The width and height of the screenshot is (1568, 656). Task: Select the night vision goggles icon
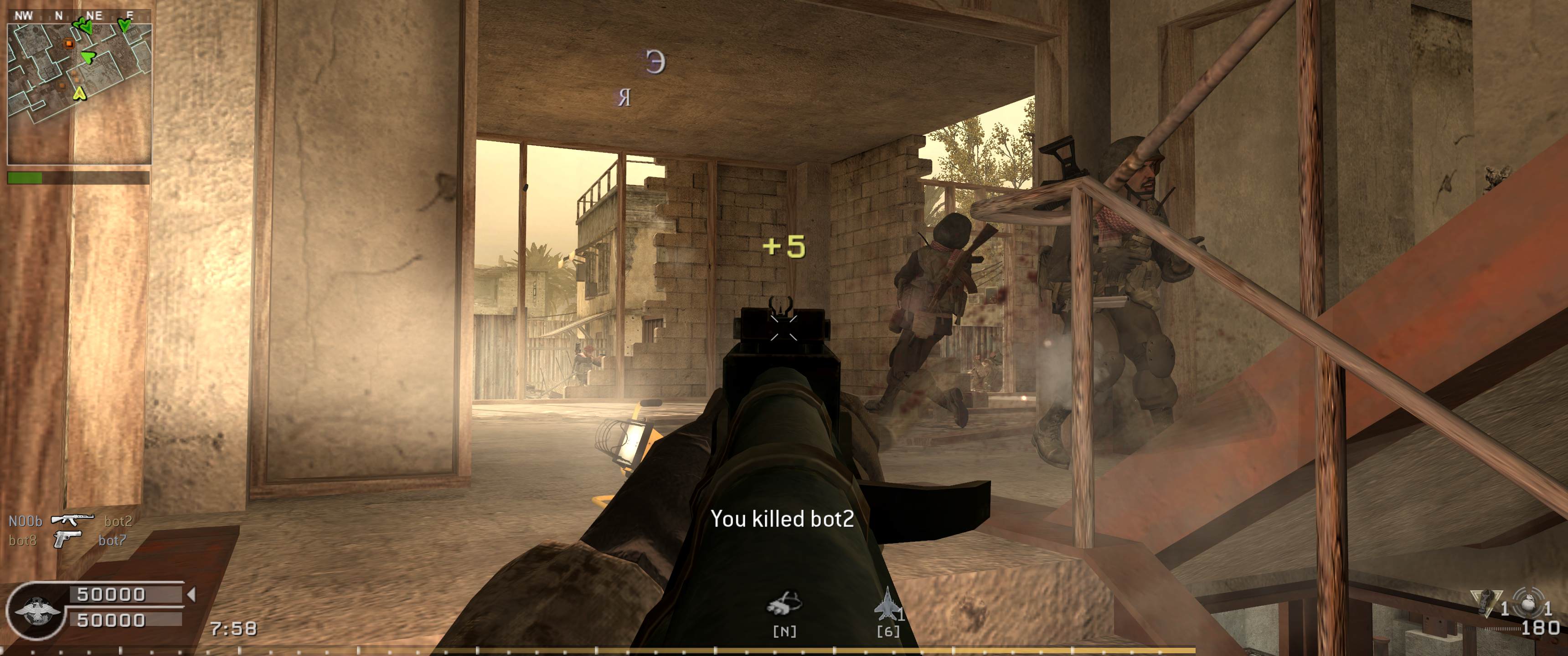coord(784,604)
